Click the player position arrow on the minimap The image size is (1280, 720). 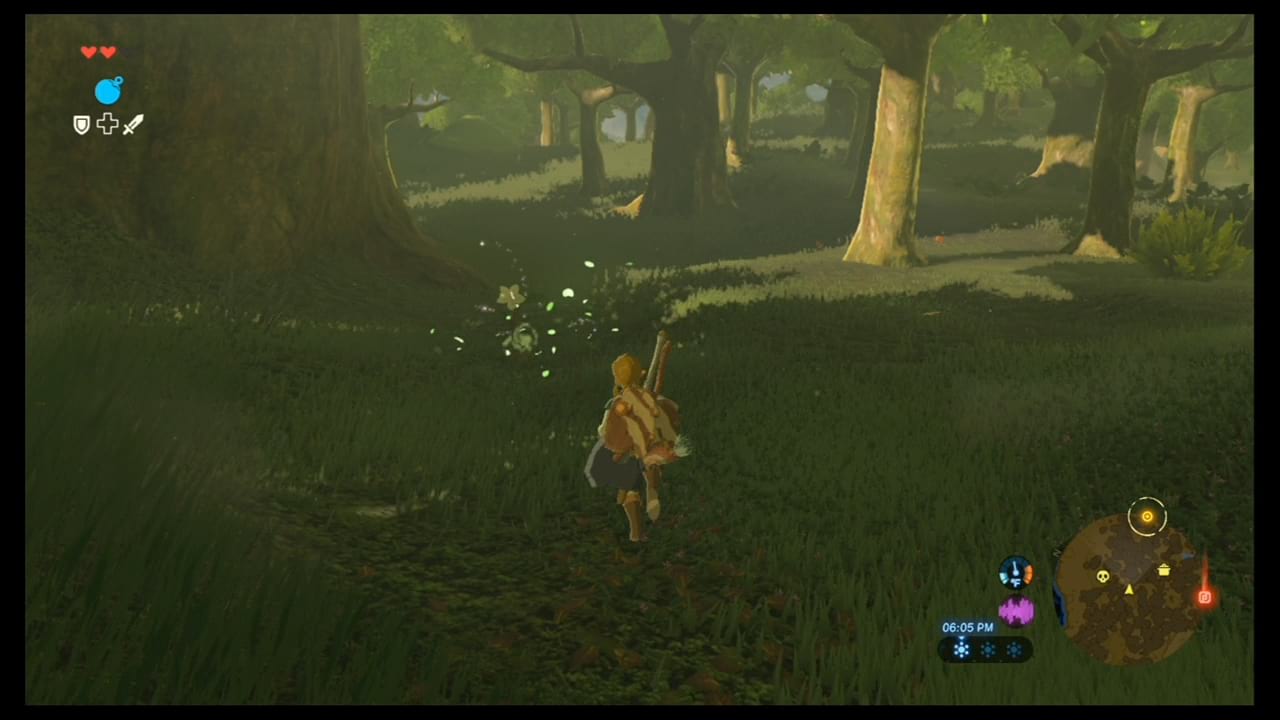click(x=1129, y=590)
